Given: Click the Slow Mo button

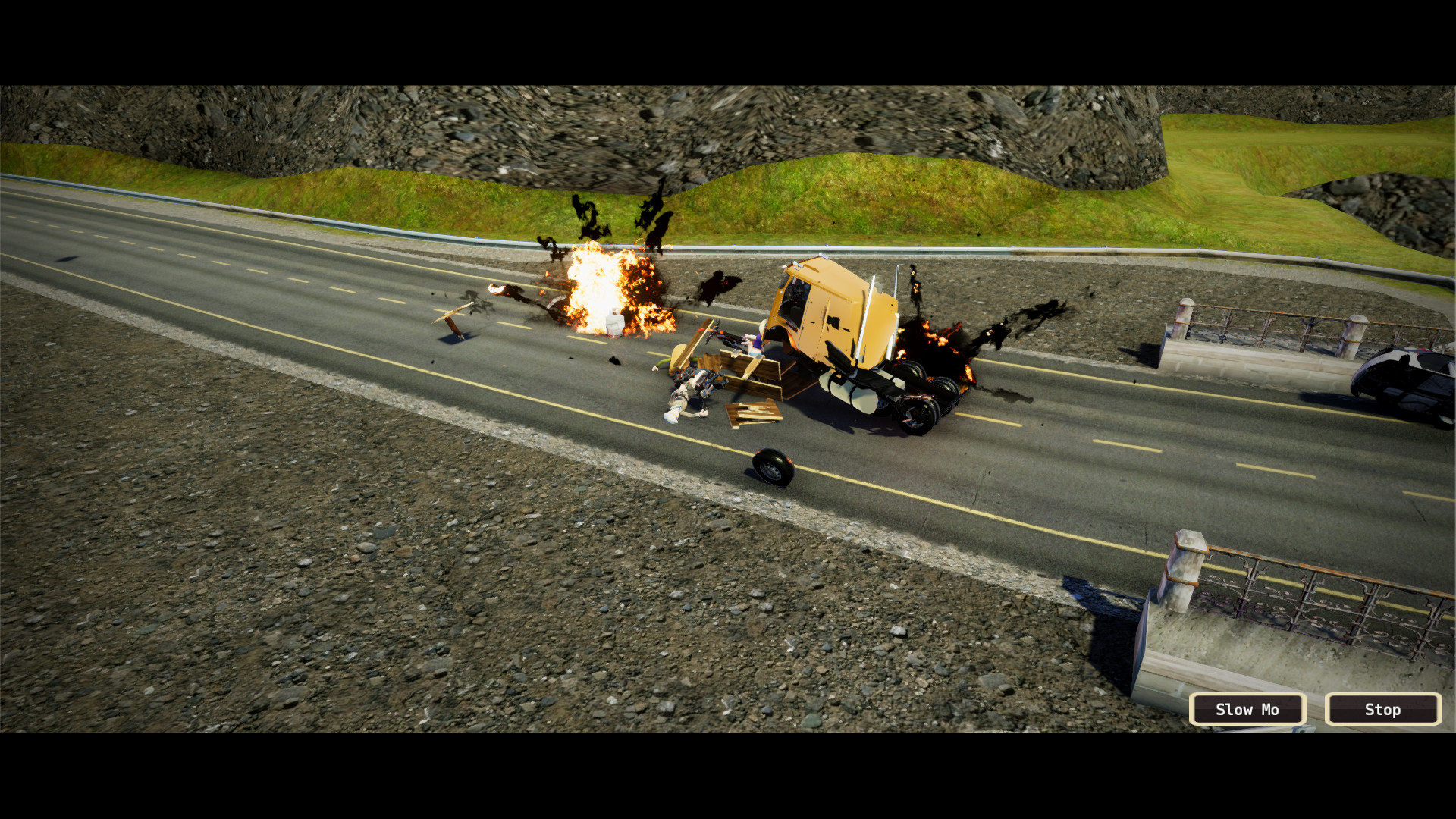Looking at the screenshot, I should [1247, 710].
